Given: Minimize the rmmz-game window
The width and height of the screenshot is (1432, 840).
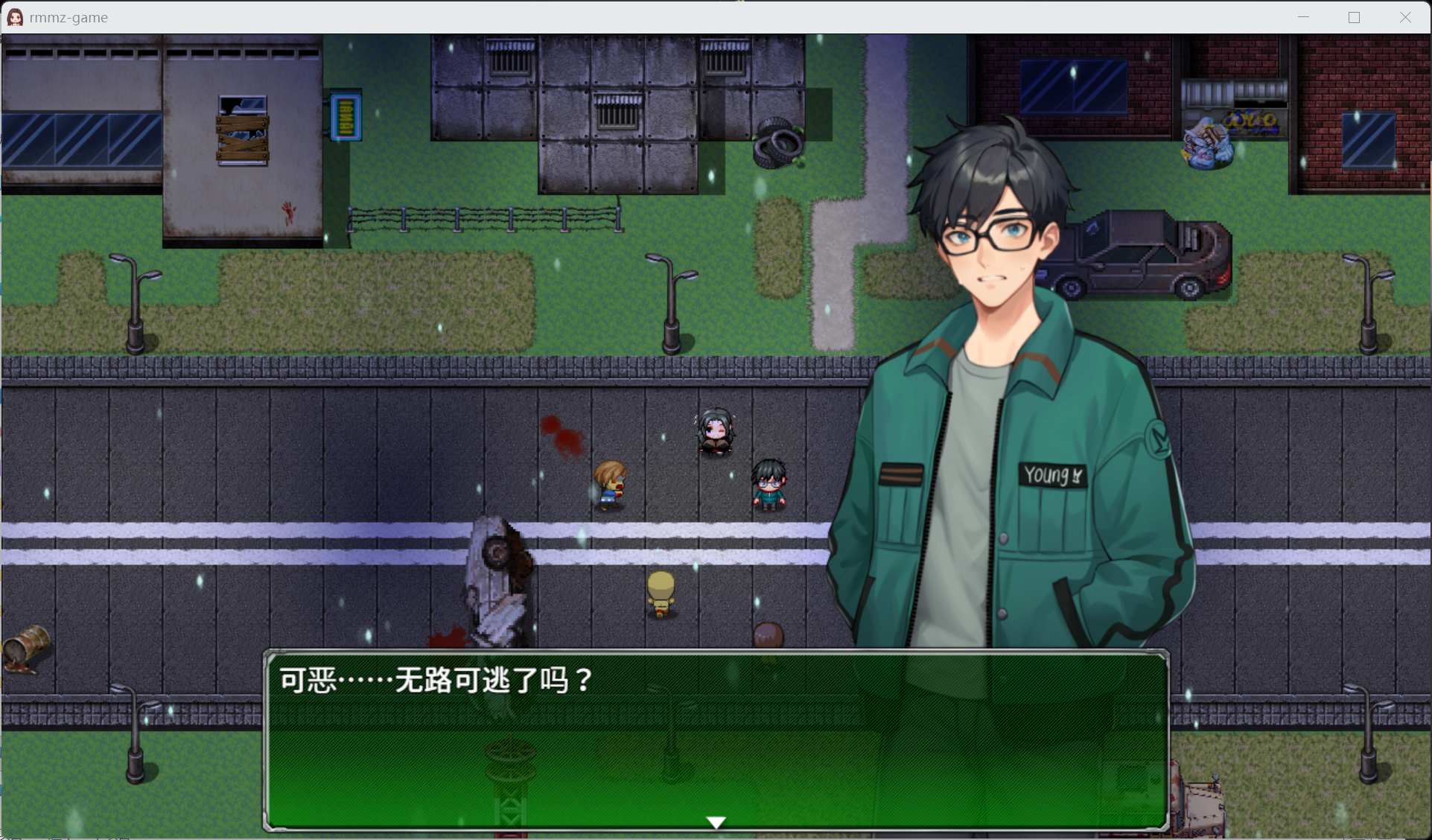Looking at the screenshot, I should pos(1303,17).
